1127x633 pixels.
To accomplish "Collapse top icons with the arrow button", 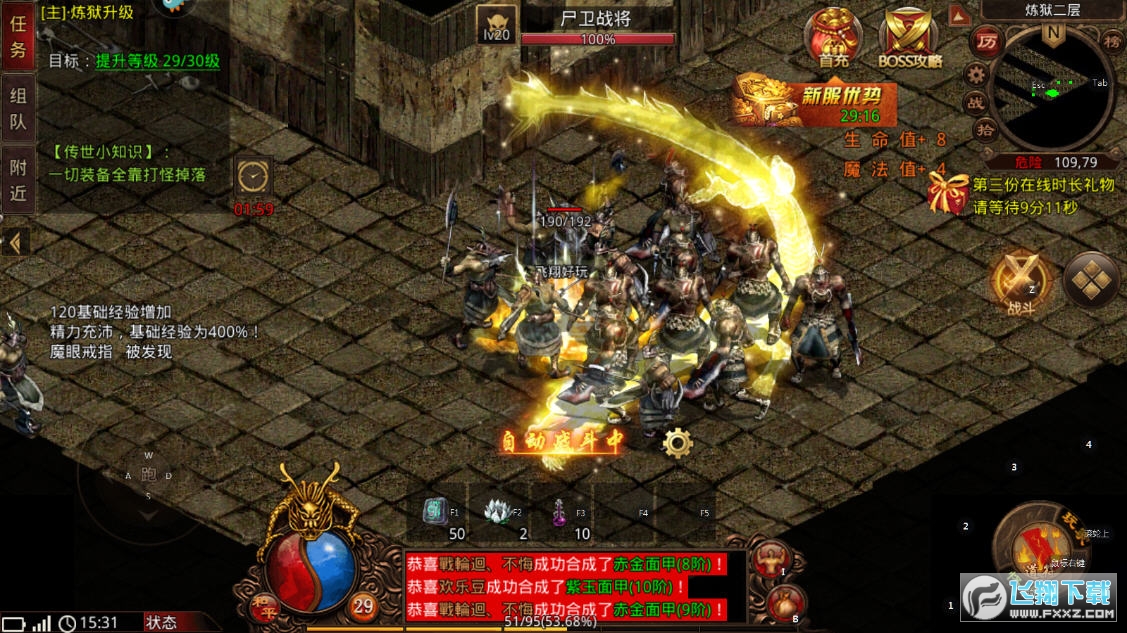I will click(x=958, y=15).
